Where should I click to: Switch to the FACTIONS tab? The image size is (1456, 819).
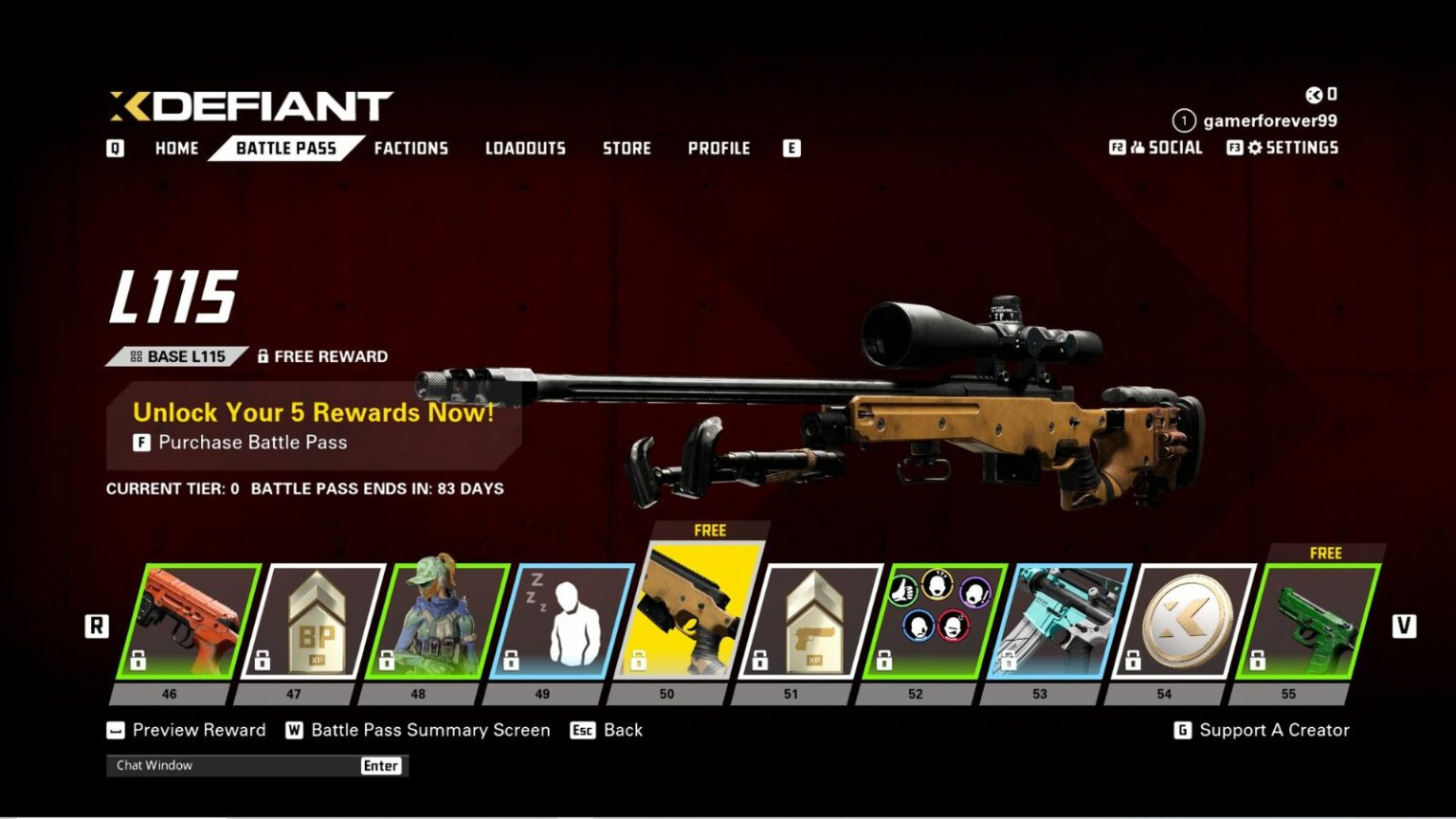pyautogui.click(x=411, y=148)
